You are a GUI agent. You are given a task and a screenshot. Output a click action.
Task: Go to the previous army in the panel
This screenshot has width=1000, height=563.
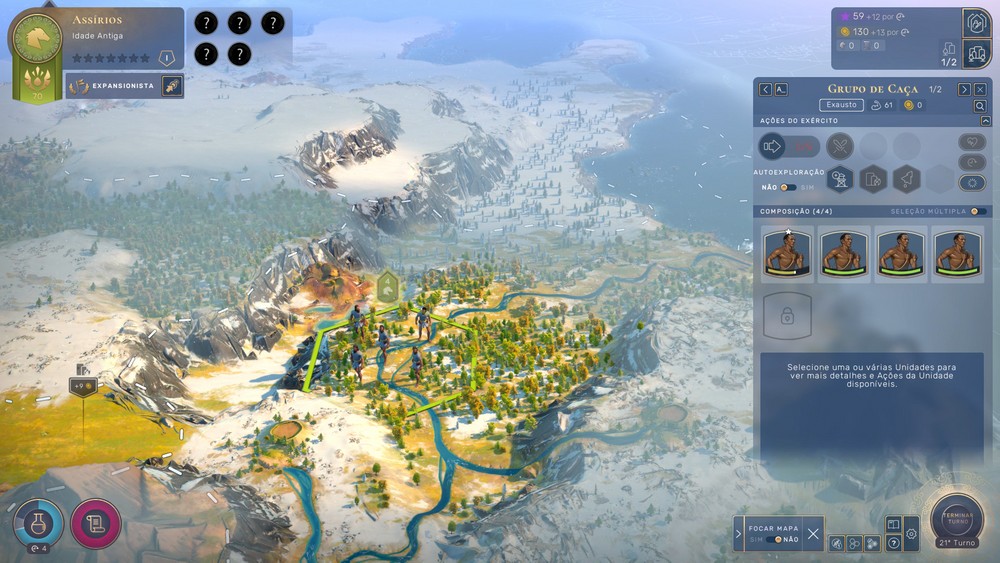click(x=765, y=89)
